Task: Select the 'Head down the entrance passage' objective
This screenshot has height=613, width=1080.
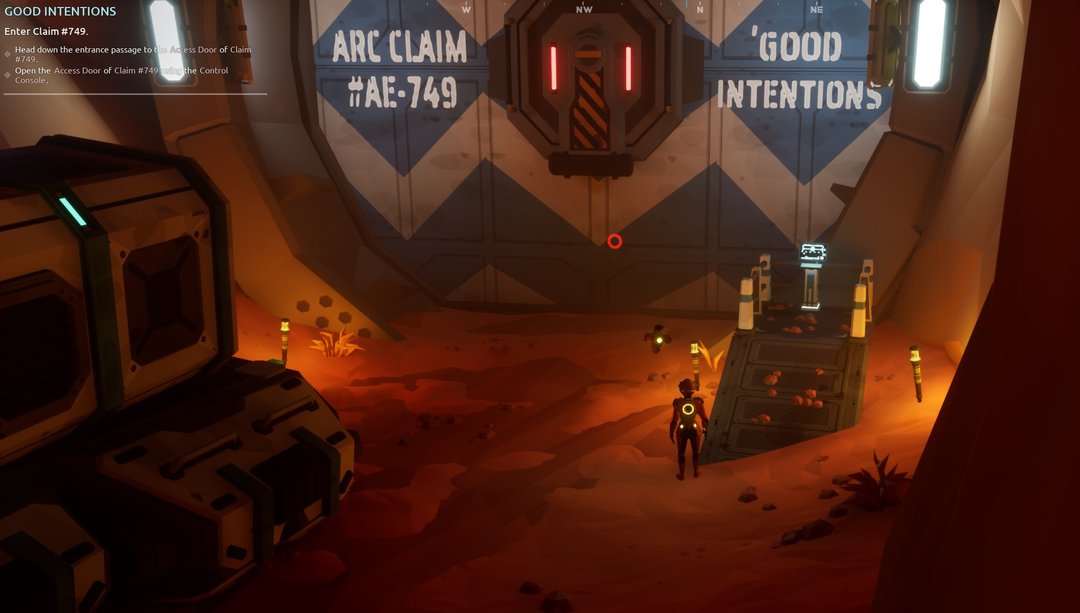Action: click(132, 54)
